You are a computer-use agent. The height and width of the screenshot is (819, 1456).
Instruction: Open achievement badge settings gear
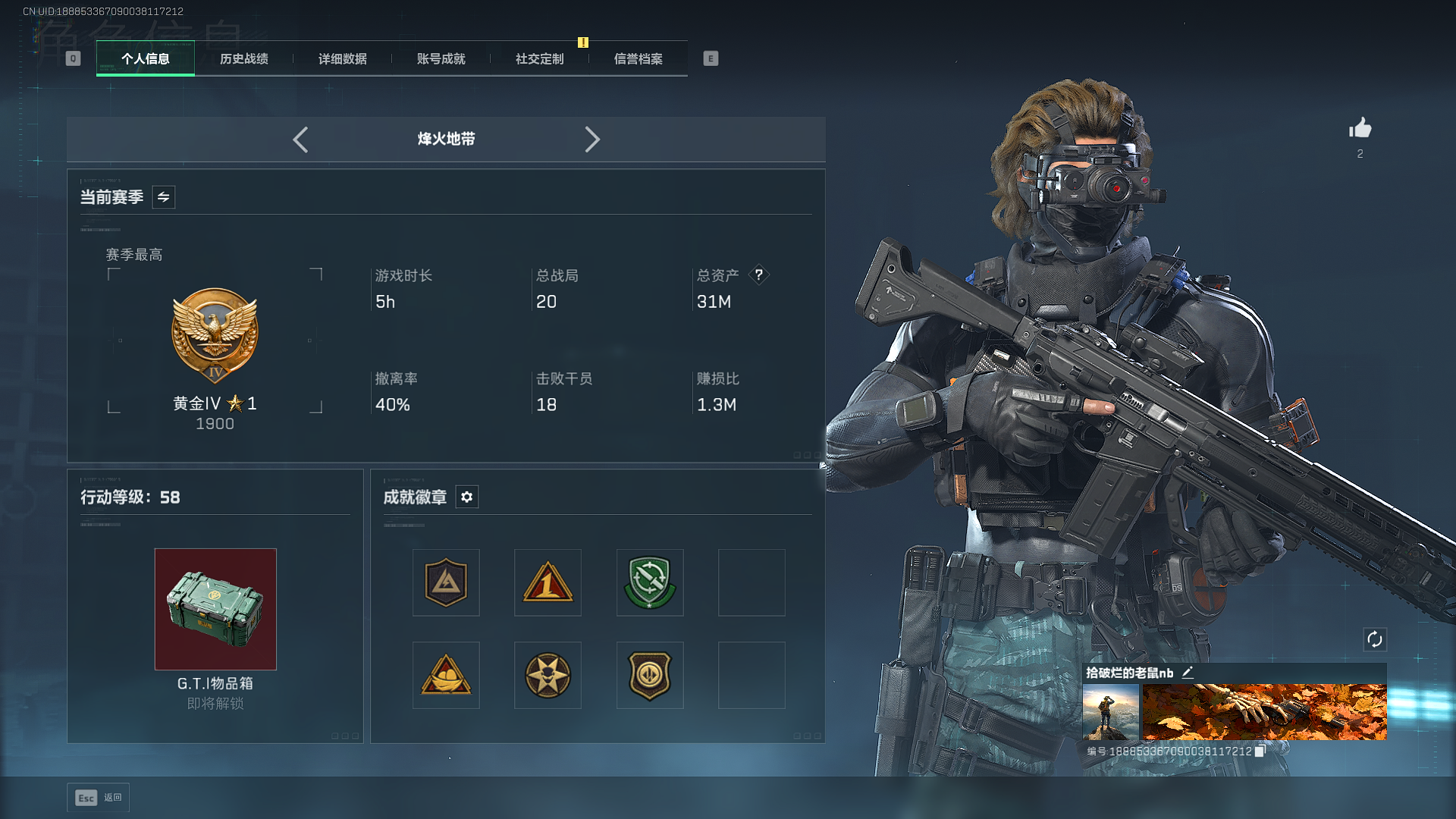466,497
